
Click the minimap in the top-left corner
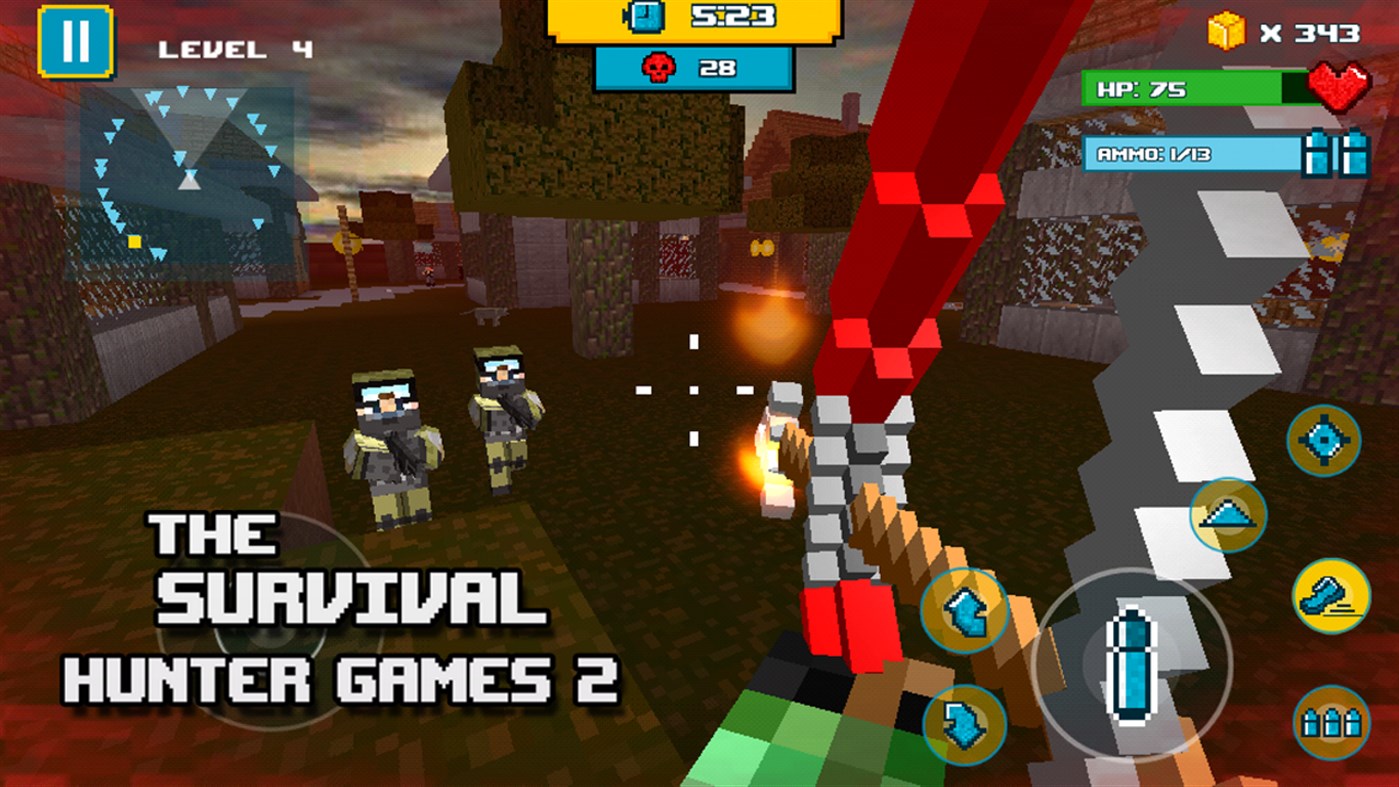coord(185,175)
